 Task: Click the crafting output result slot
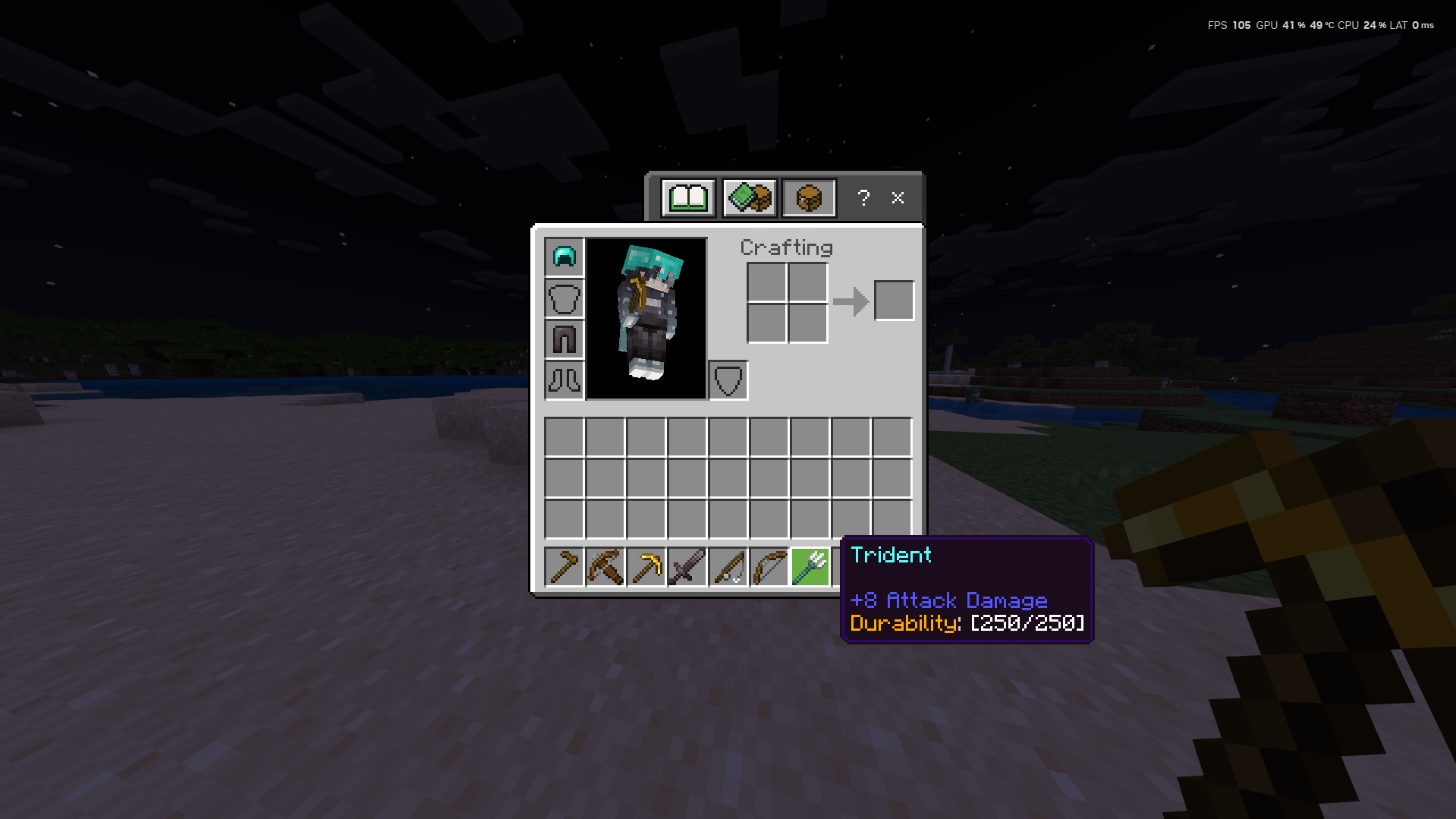coord(894,300)
